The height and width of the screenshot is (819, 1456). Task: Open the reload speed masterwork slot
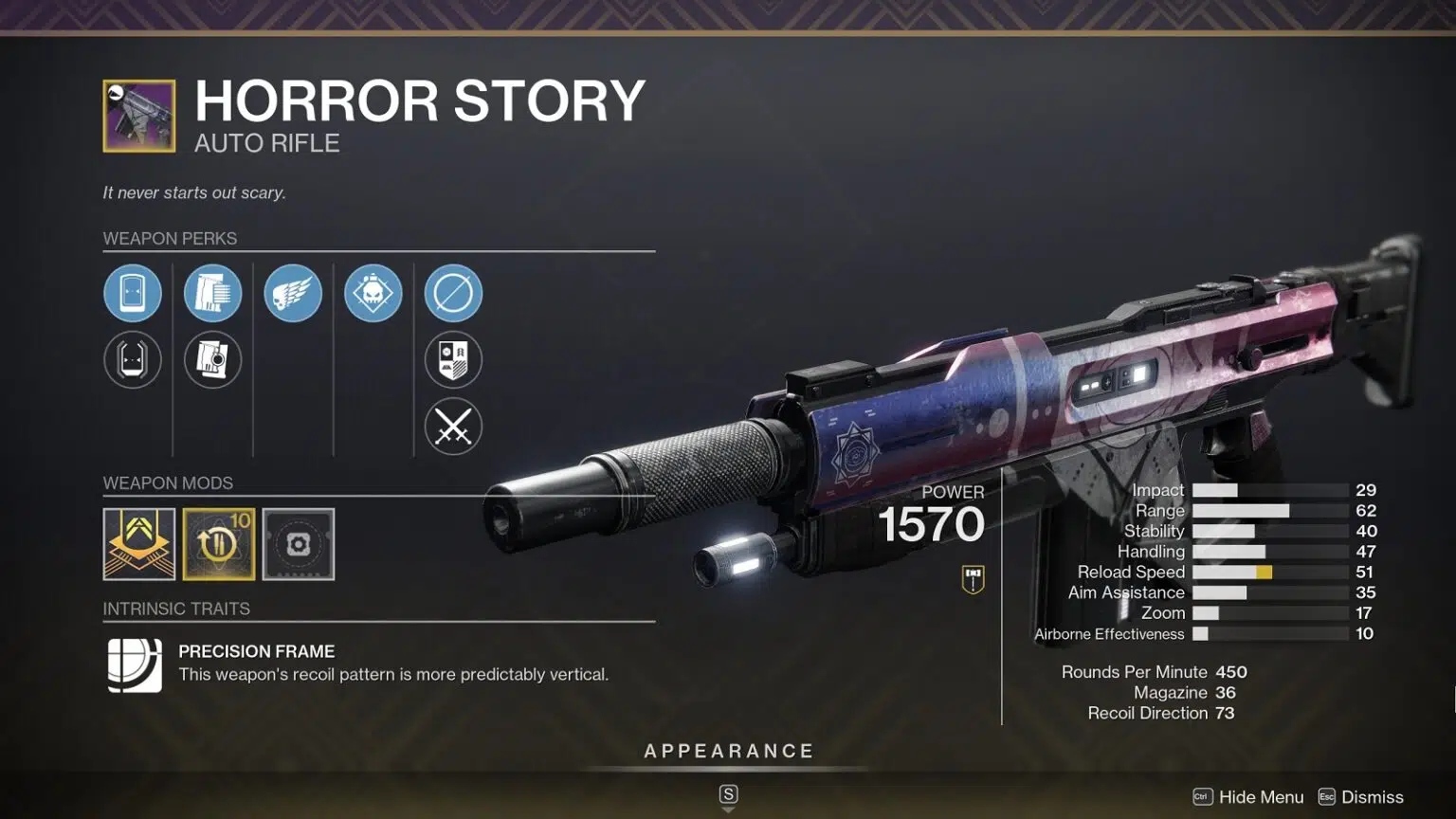pyautogui.click(x=219, y=544)
